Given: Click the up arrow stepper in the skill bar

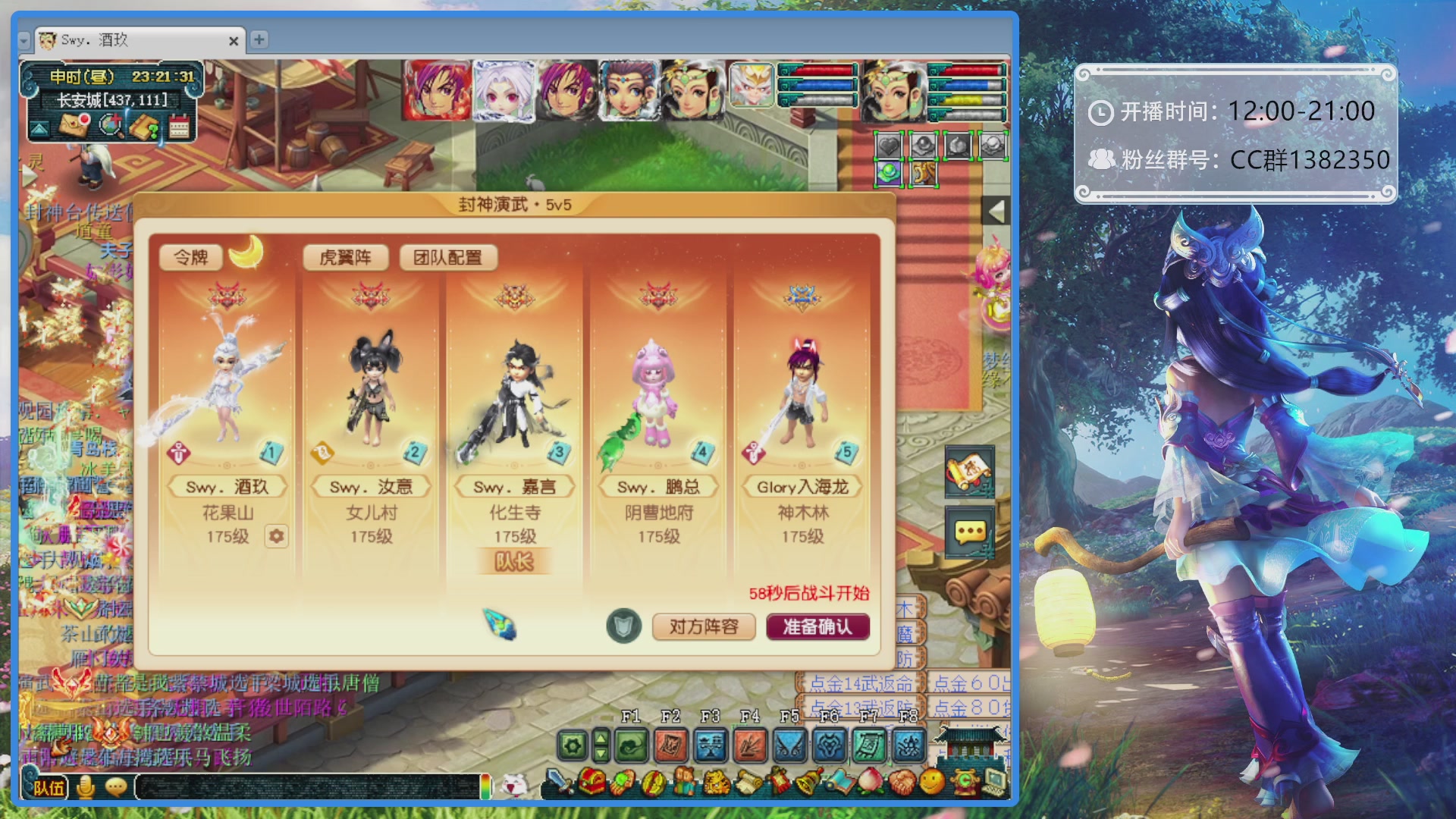Looking at the screenshot, I should tap(601, 737).
